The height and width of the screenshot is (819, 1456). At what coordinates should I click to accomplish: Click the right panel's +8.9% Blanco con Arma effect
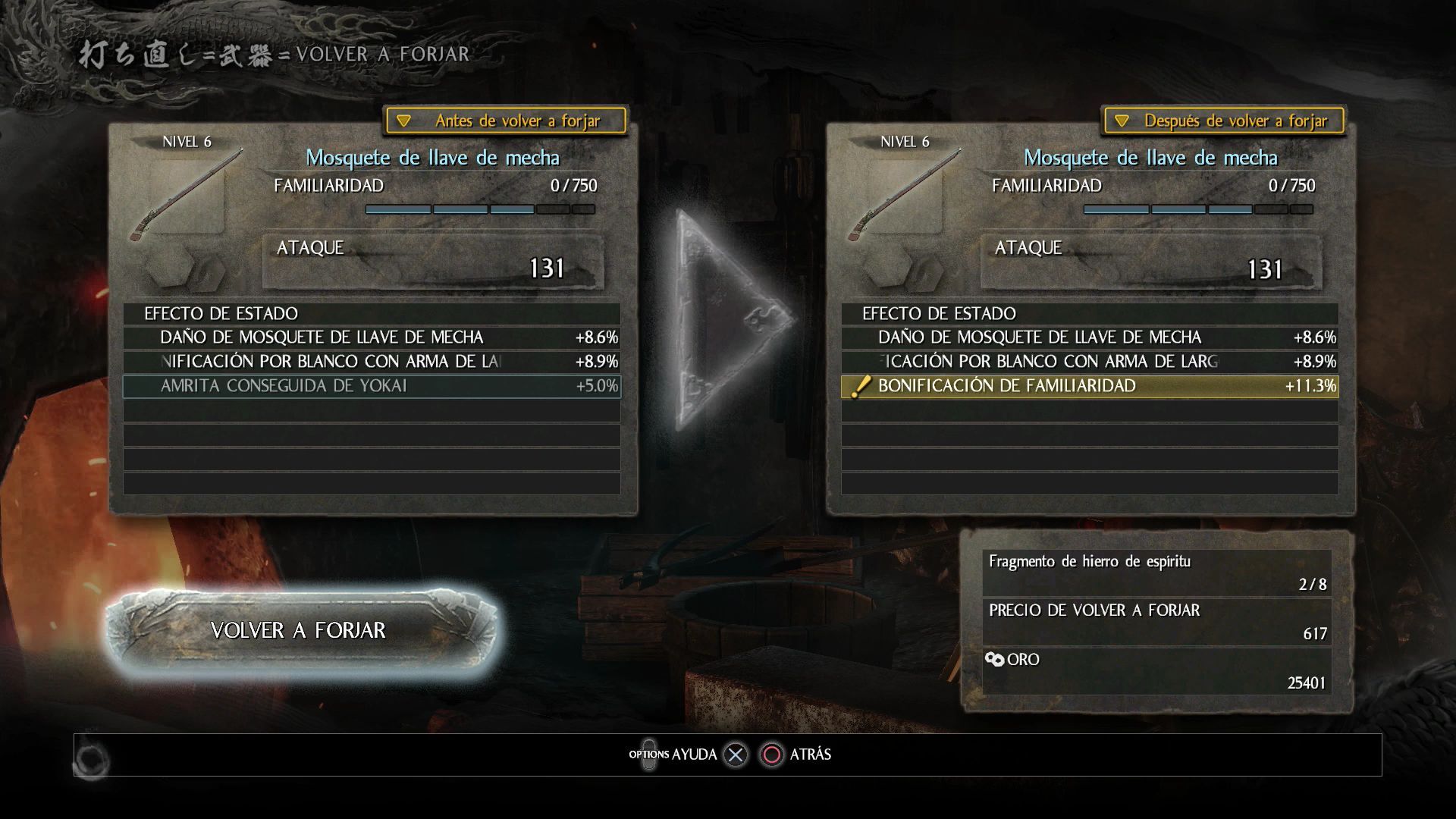click(1090, 362)
